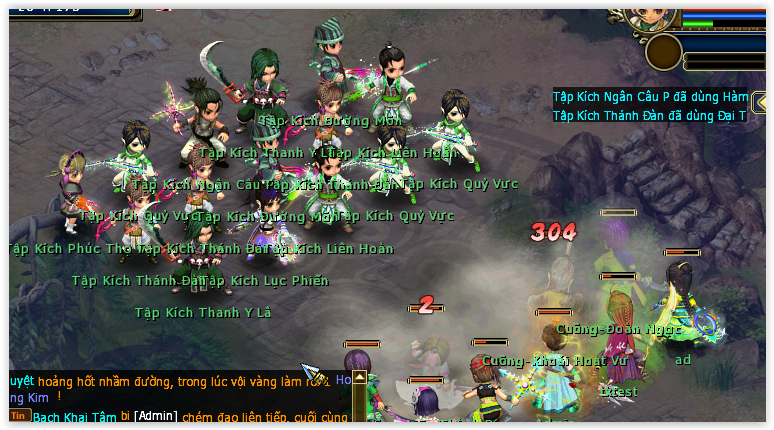Select the orange Tin chat channel tag

[x=19, y=415]
